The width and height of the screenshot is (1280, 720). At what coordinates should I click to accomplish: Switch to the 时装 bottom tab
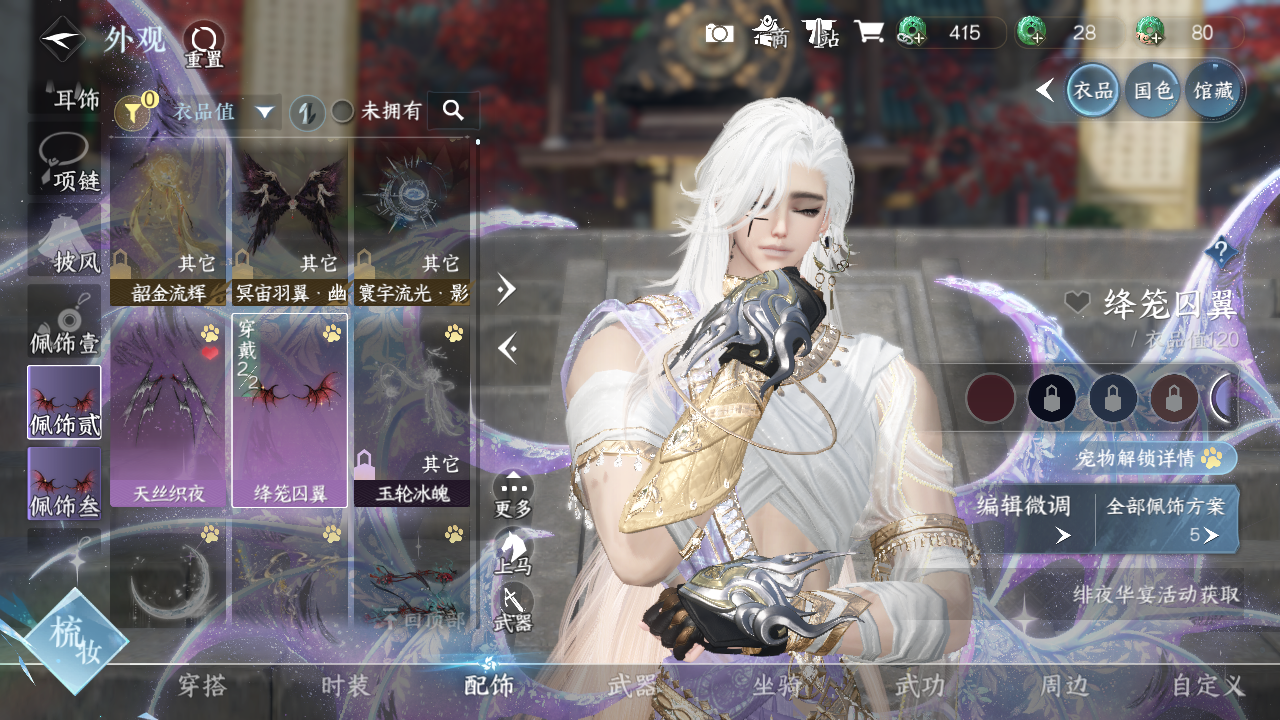coord(346,686)
